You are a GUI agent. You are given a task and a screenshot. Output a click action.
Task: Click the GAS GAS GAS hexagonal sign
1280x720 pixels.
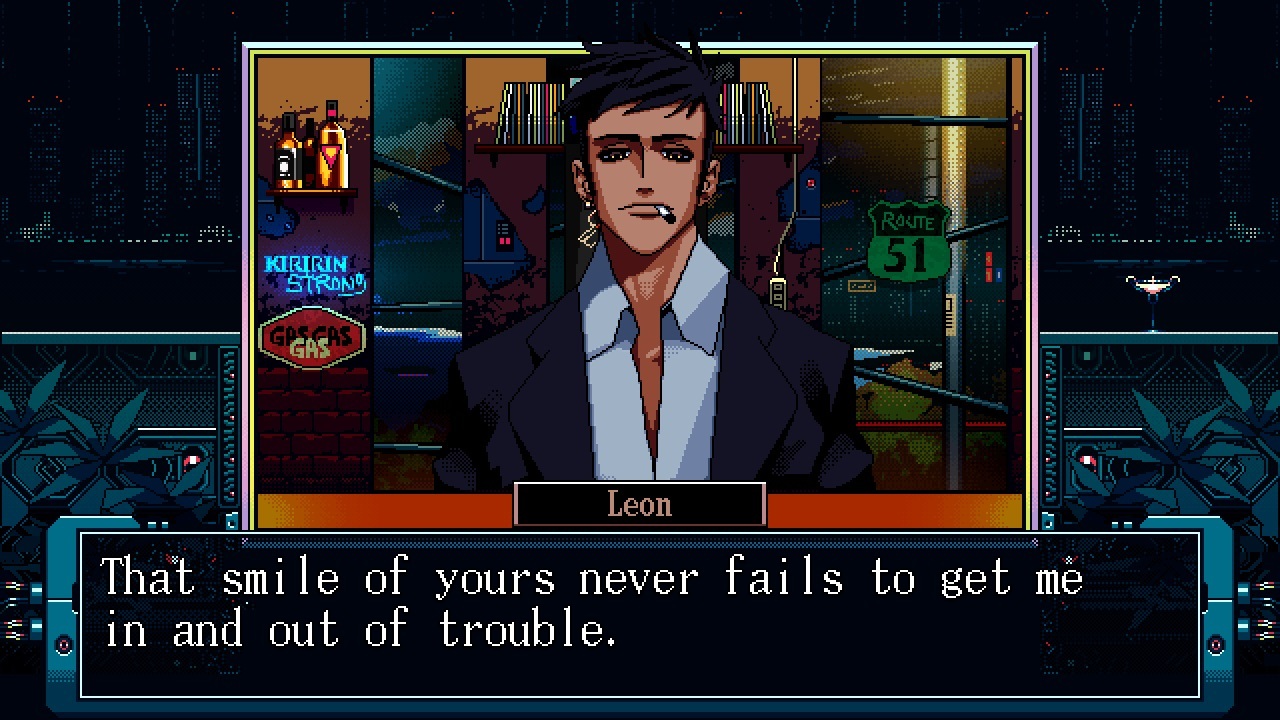(x=311, y=338)
